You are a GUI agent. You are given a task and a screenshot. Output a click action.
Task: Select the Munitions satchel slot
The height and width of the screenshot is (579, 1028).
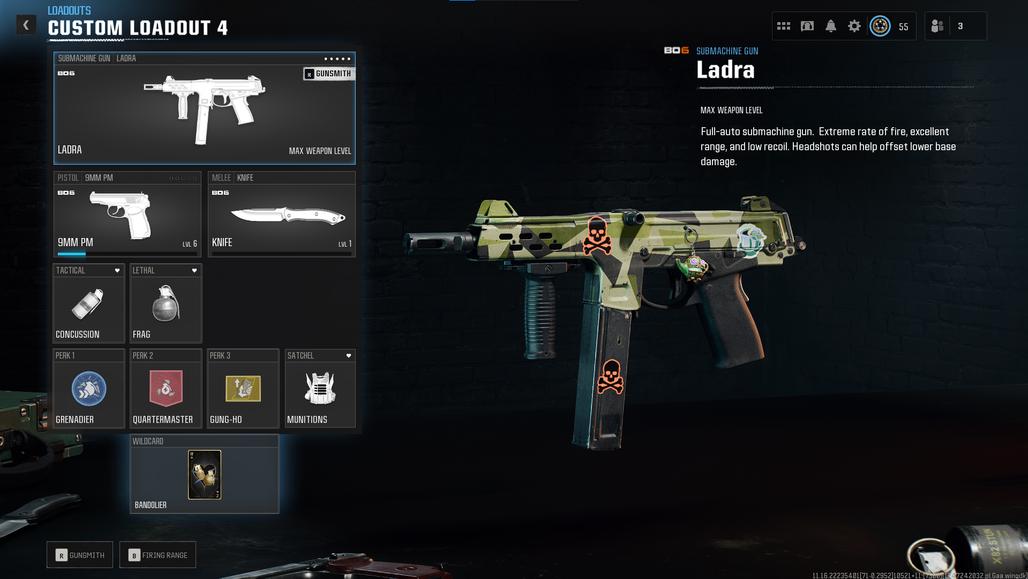[x=320, y=389]
